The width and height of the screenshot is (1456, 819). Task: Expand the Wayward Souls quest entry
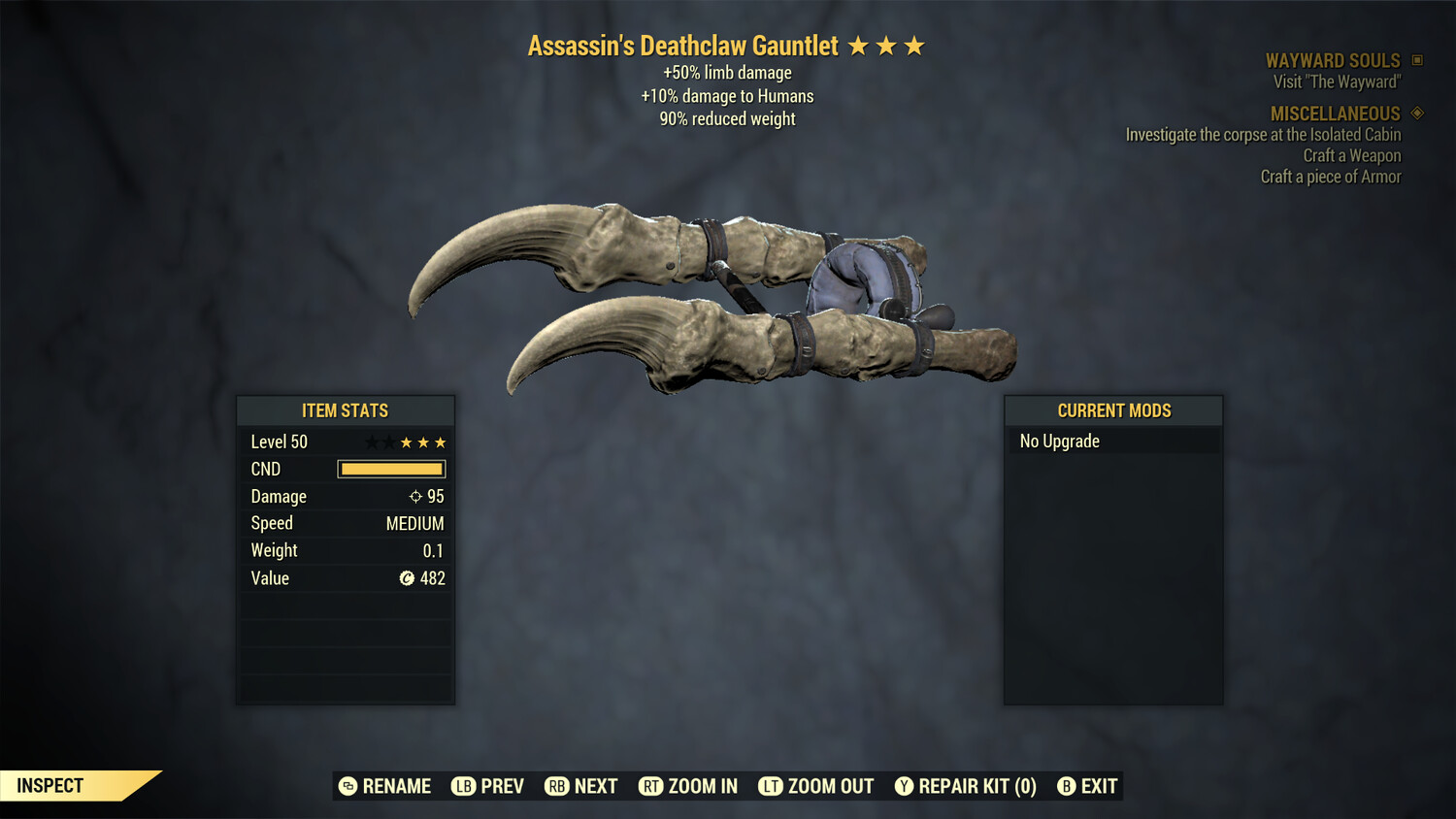(x=1334, y=60)
